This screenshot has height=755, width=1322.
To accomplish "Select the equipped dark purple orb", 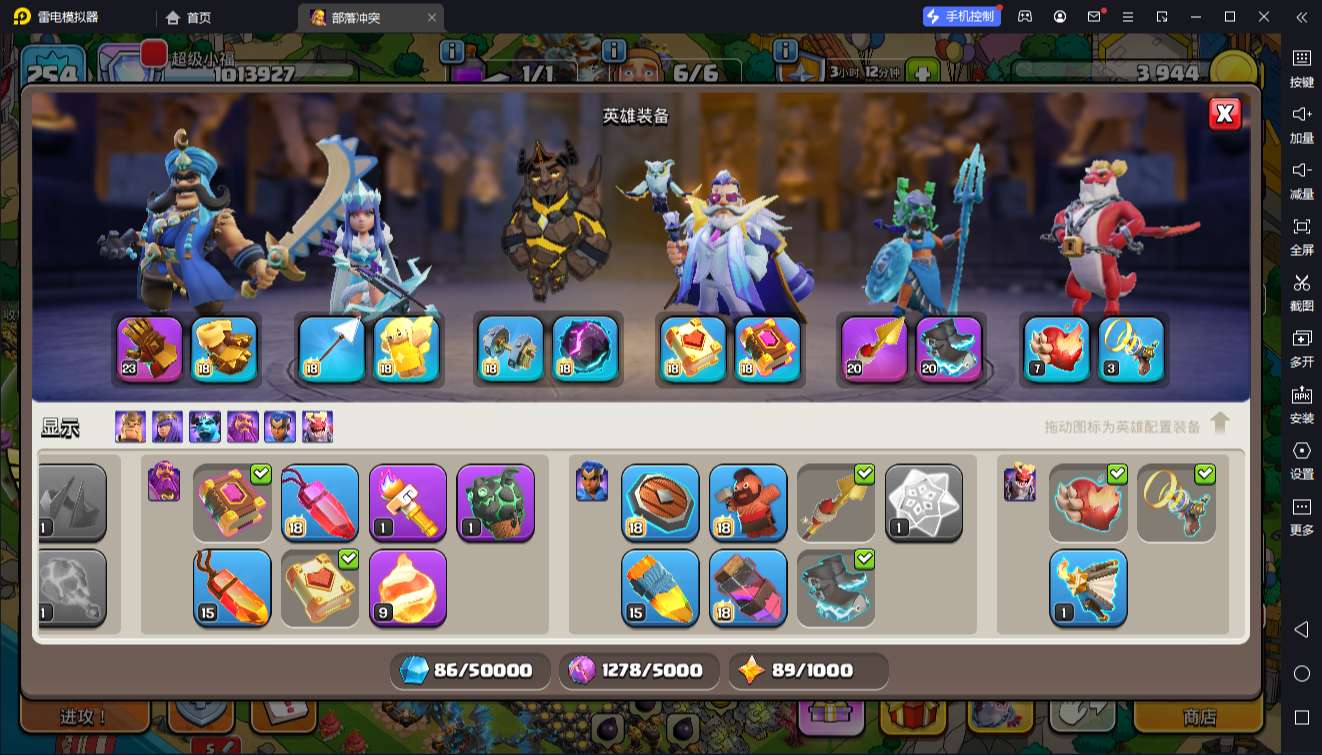I will [585, 349].
